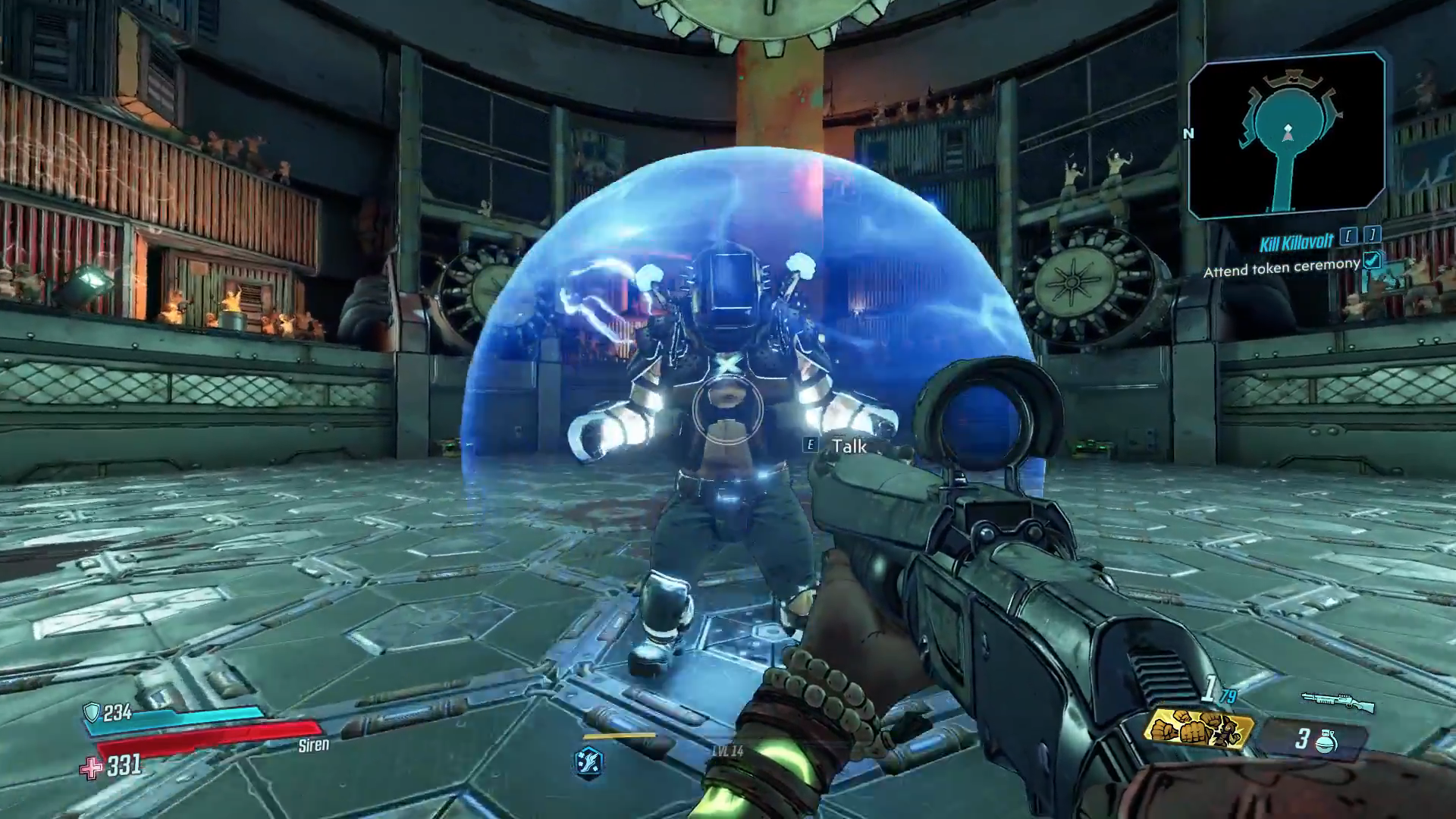The height and width of the screenshot is (819, 1456).
Task: Select the shield icon beside the 234 value
Action: (90, 713)
